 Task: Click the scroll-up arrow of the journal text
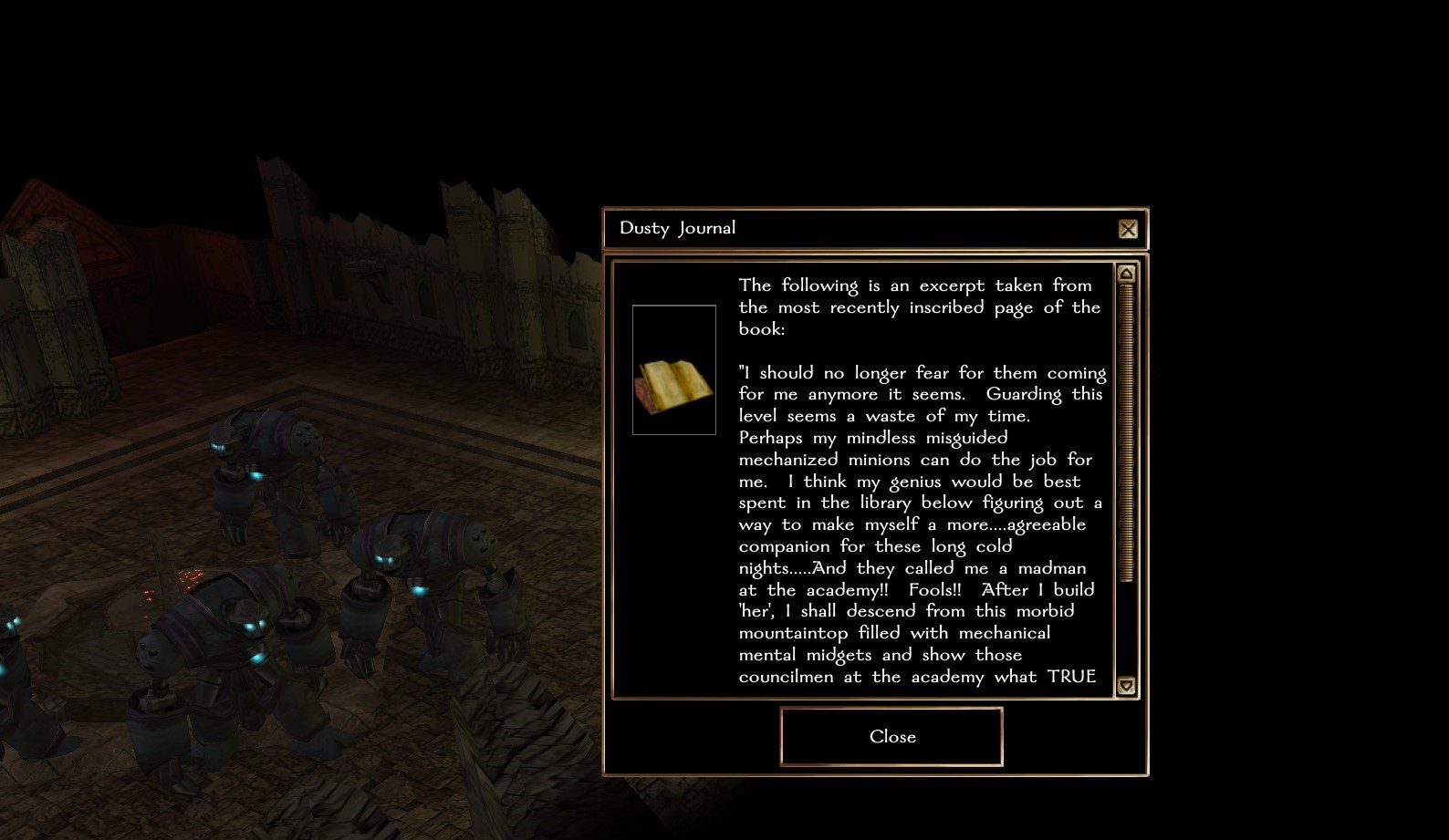click(1126, 274)
